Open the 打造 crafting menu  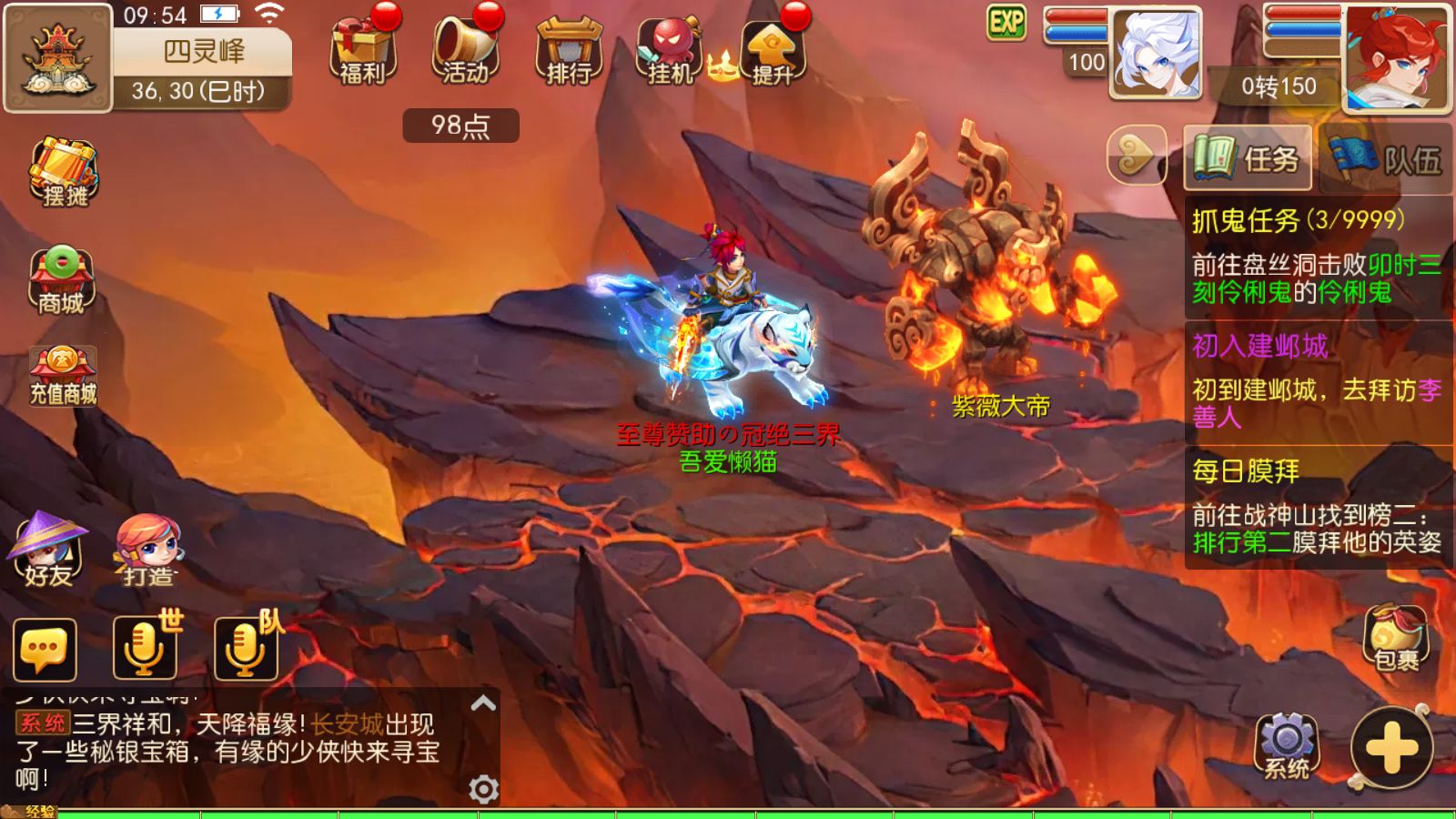click(x=148, y=551)
